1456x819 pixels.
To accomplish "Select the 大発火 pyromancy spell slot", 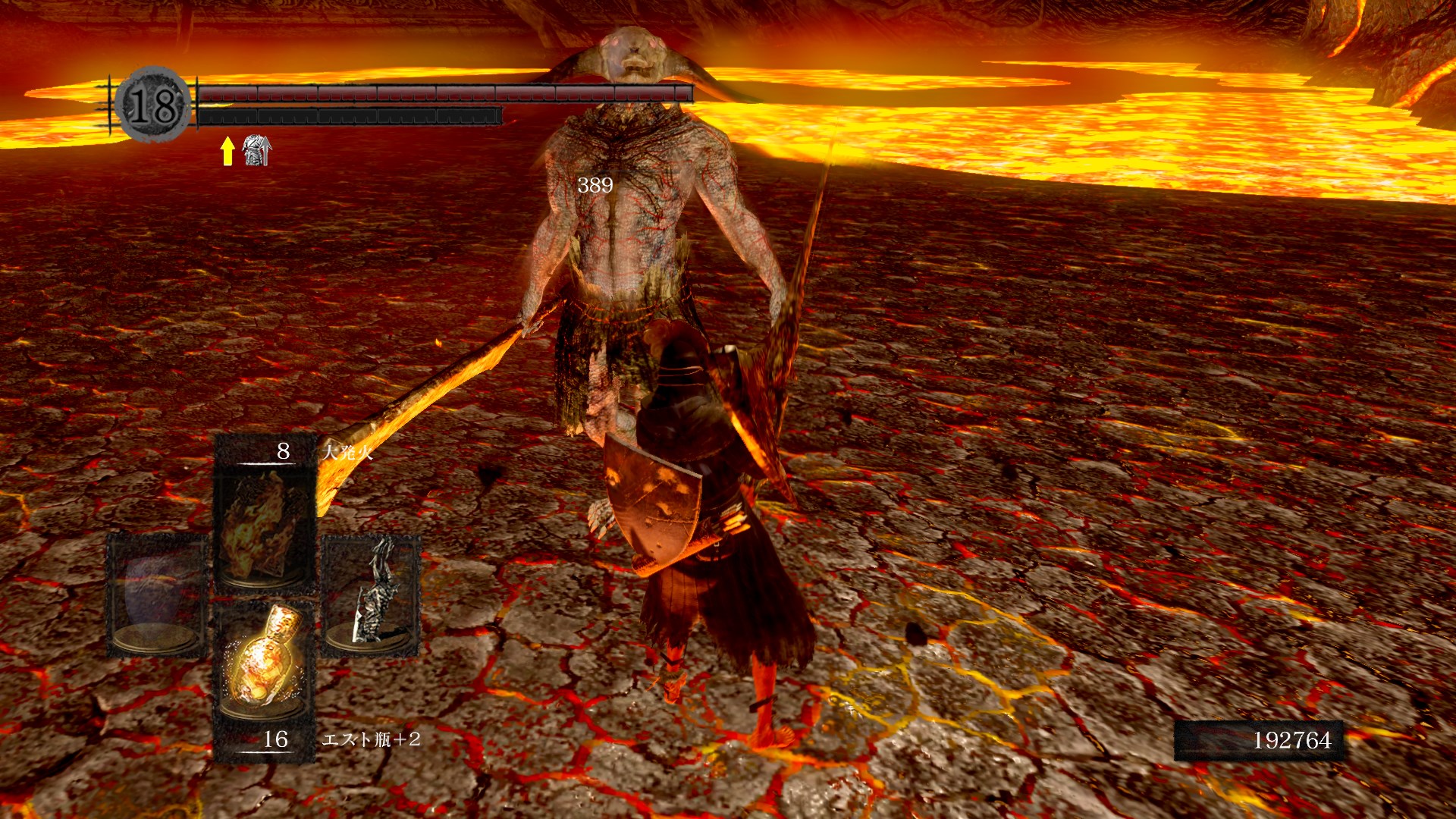I will [264, 523].
